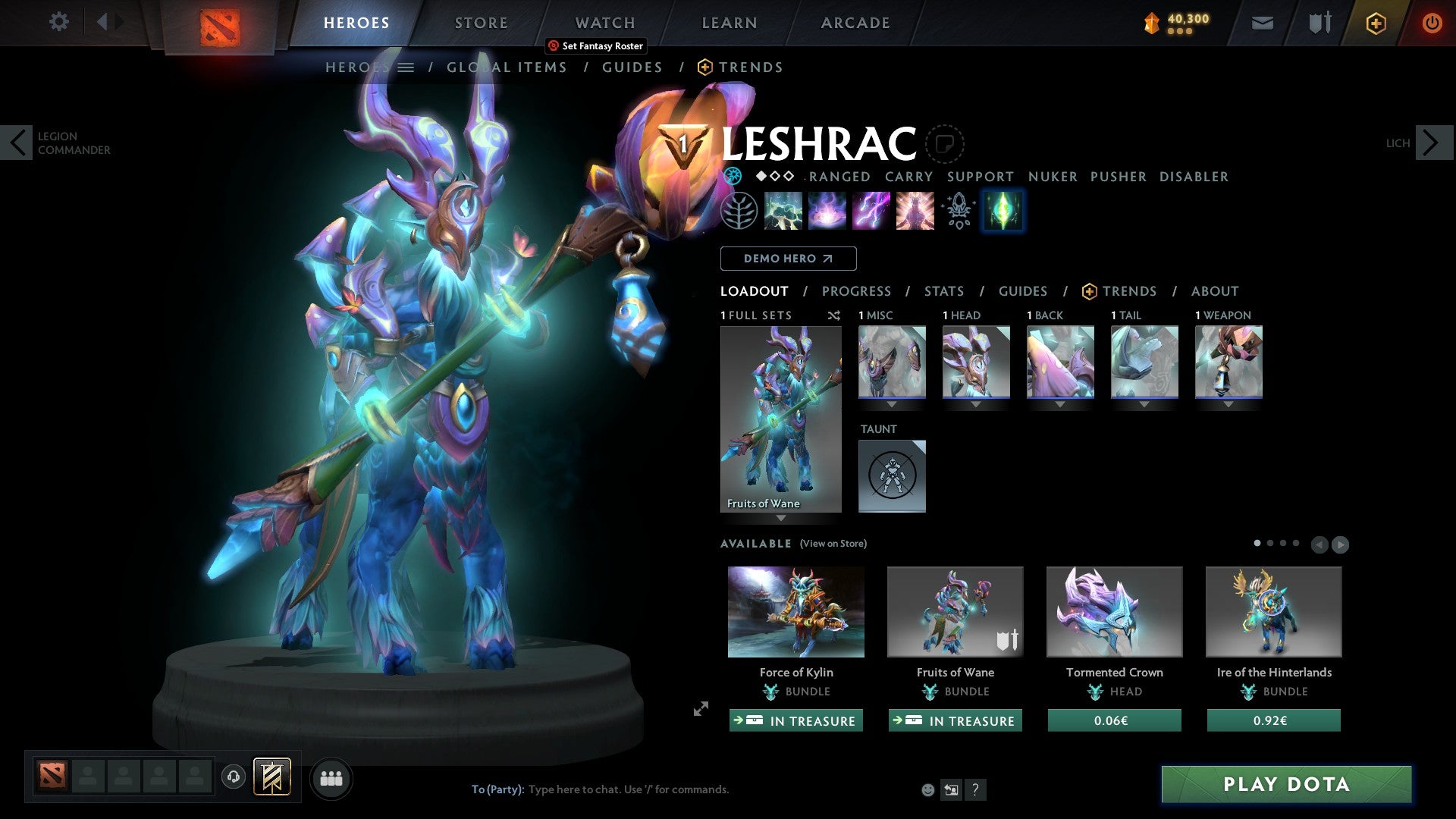Open the hamburger menu beside HEROES

[x=407, y=67]
